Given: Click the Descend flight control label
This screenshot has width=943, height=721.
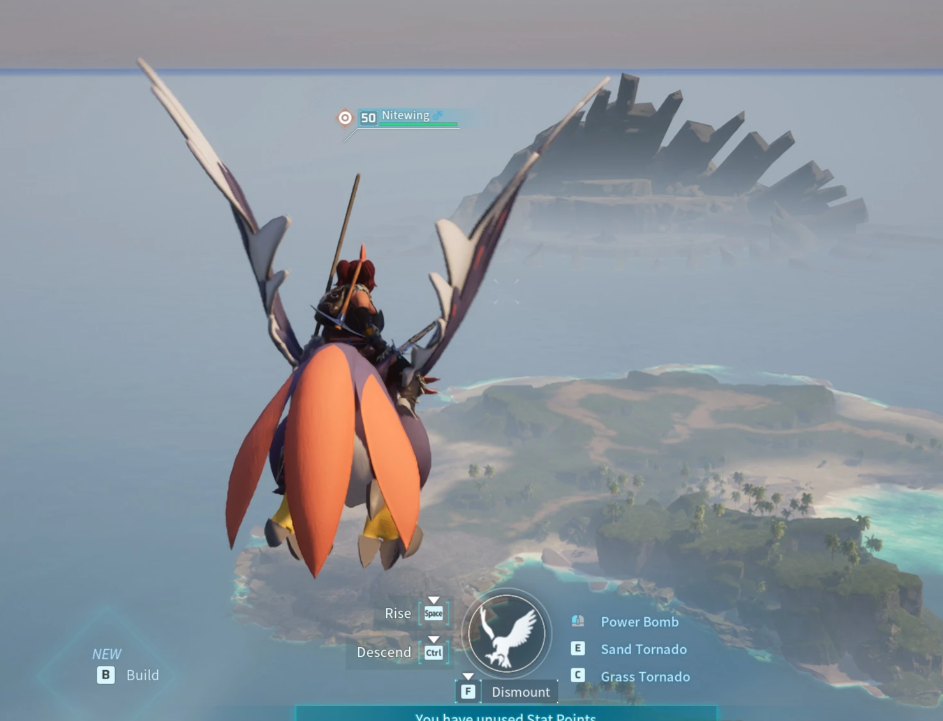Looking at the screenshot, I should click(384, 652).
